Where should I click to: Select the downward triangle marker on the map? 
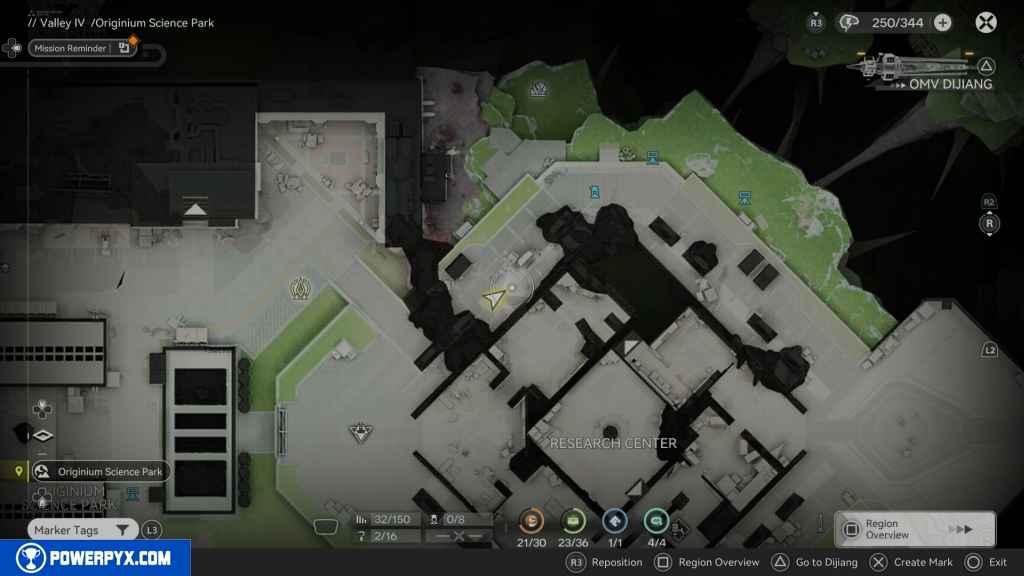point(360,432)
